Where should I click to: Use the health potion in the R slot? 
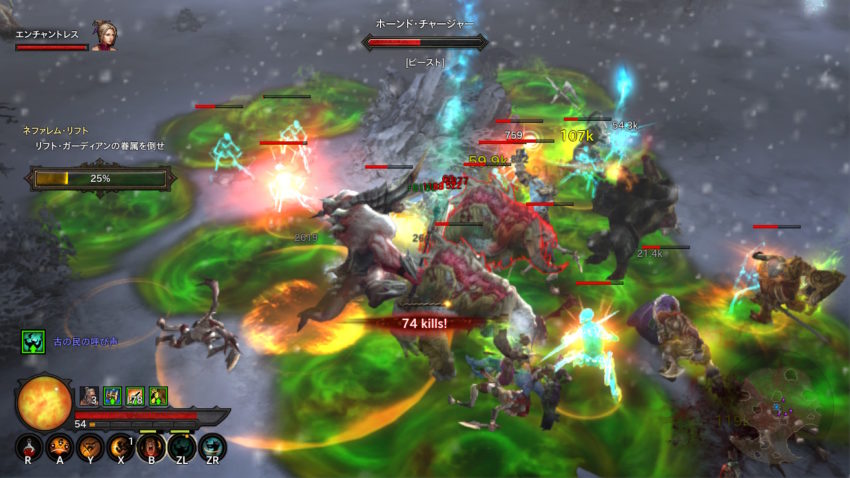[x=28, y=446]
